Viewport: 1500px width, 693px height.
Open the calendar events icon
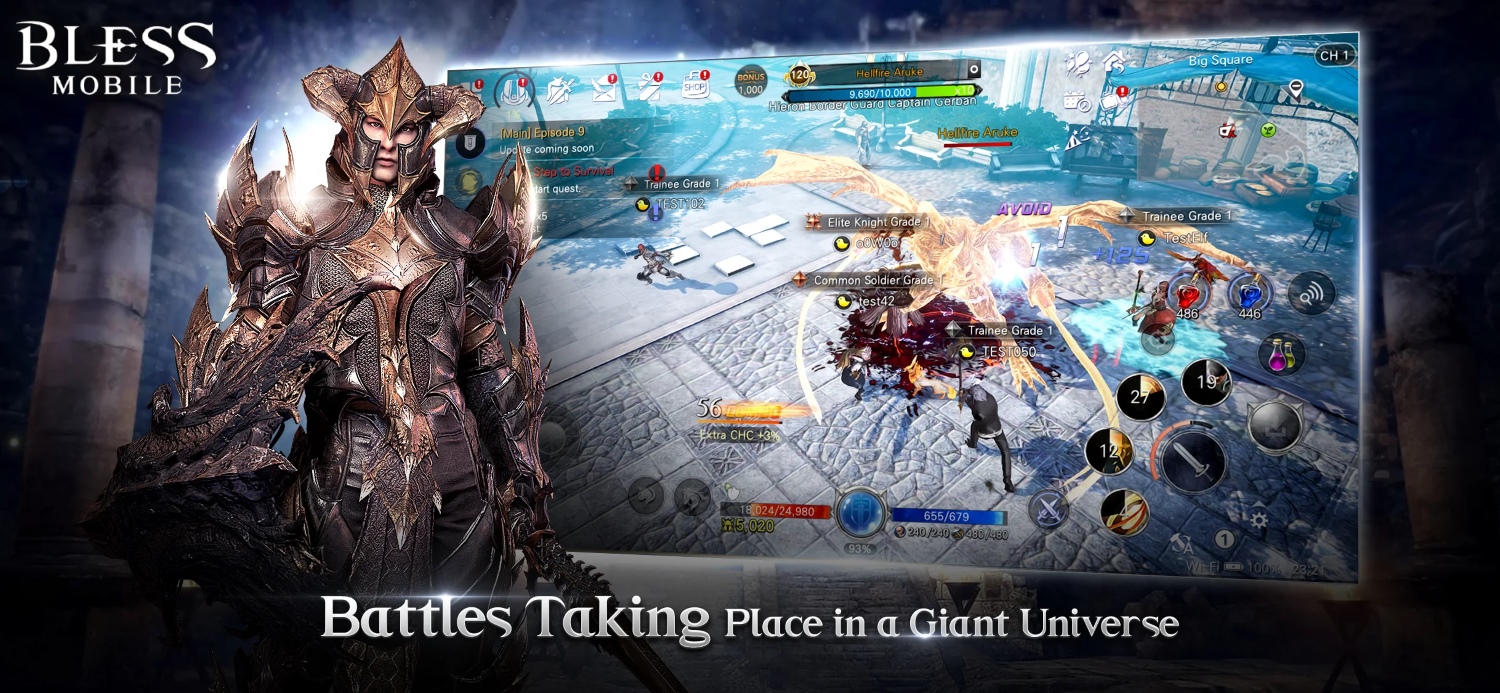point(1077,100)
